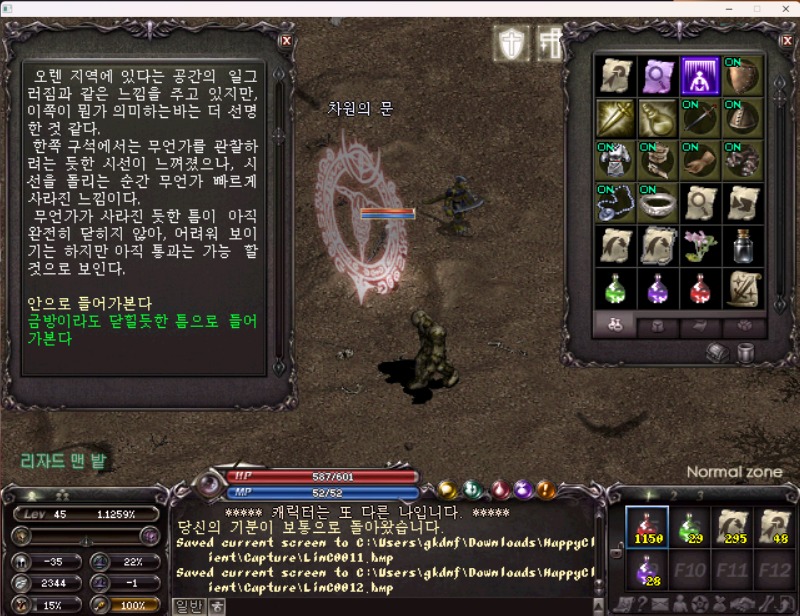The width and height of the screenshot is (800, 616).
Task: Select the equipped body armor slot
Action: click(616, 160)
